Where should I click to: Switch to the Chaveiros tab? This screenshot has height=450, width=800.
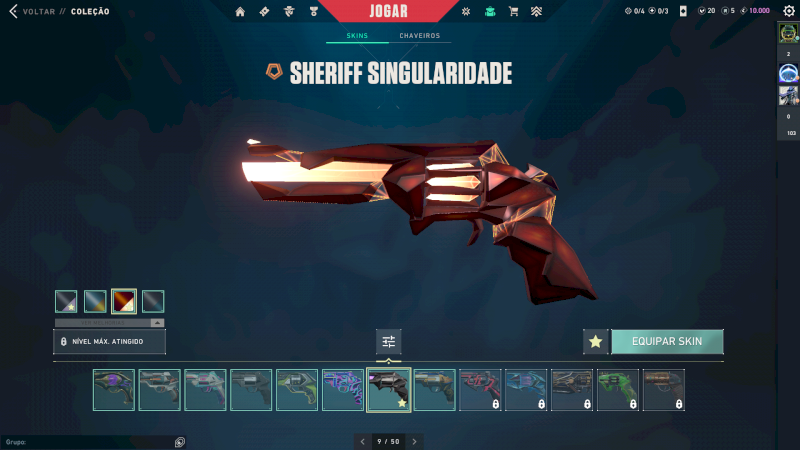click(419, 36)
